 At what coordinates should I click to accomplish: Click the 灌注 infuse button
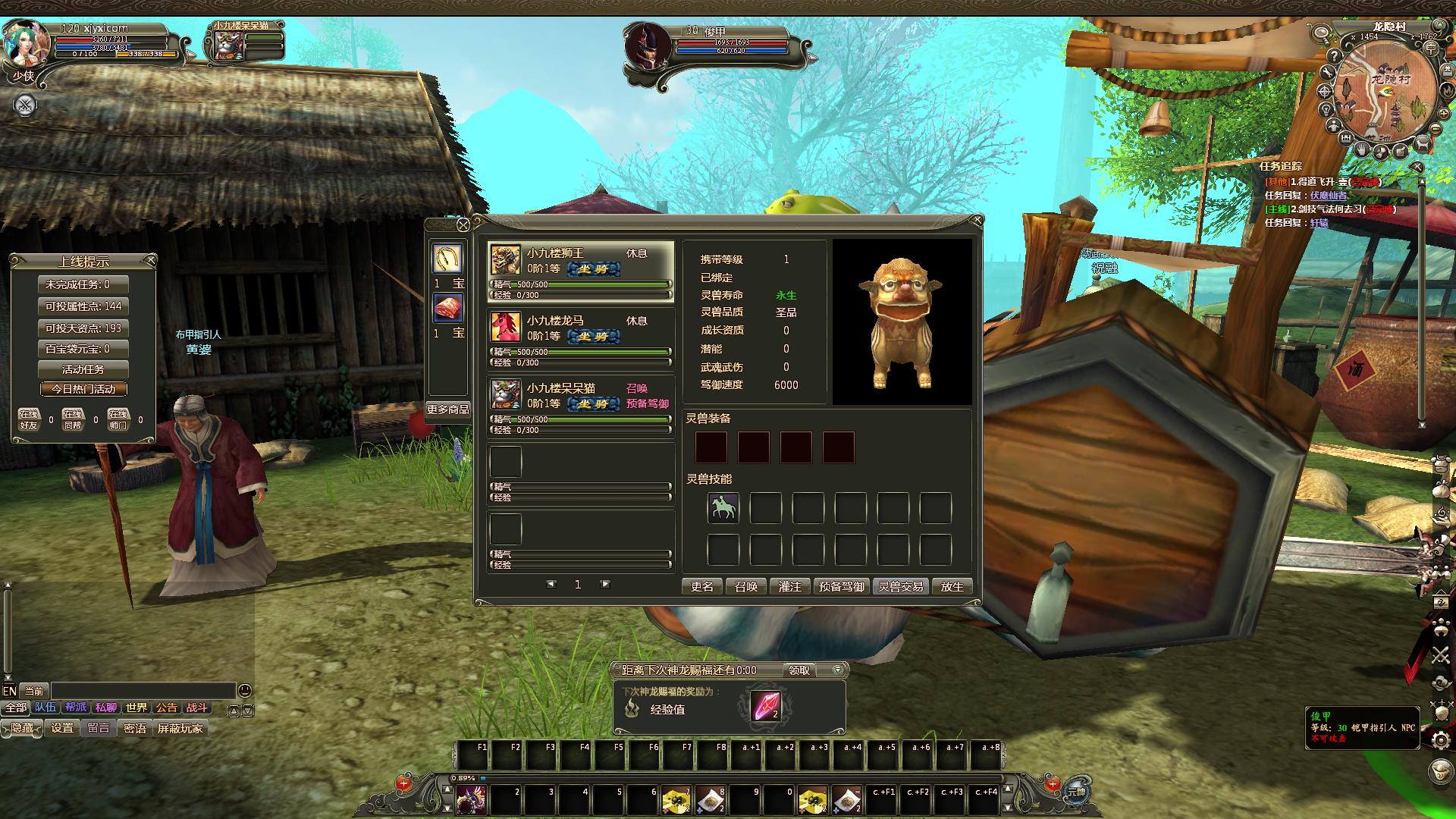pos(789,586)
